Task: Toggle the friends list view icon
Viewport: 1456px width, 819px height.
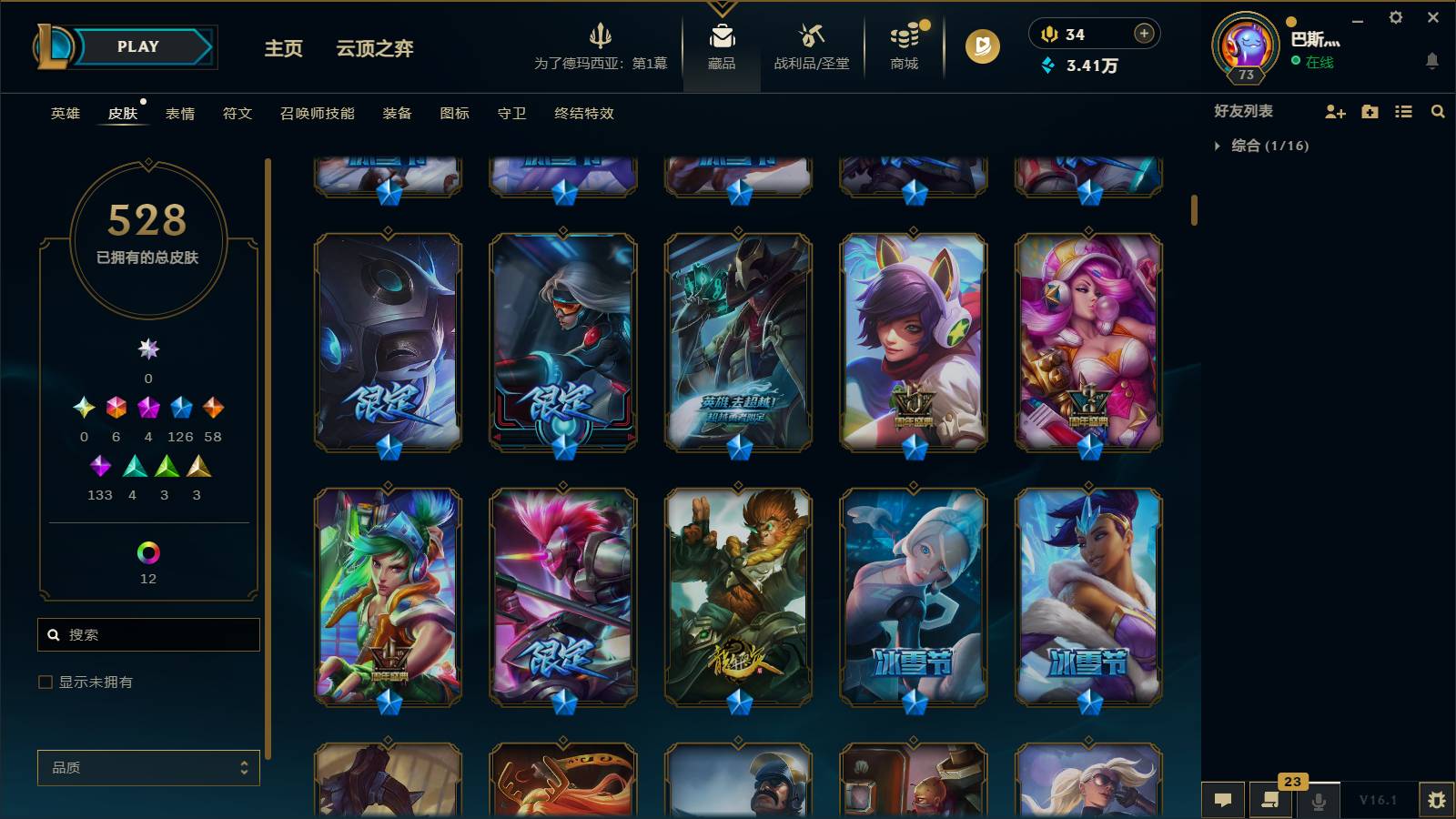Action: click(x=1402, y=112)
